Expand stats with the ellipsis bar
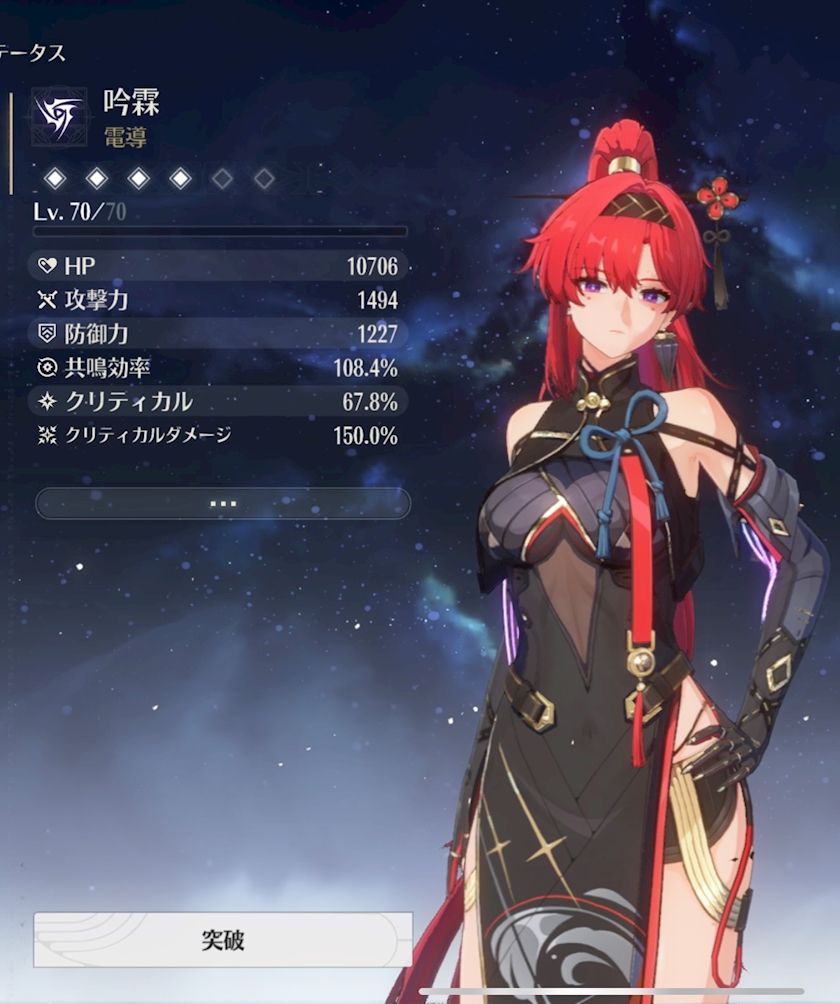Image resolution: width=840 pixels, height=1004 pixels. 222,503
